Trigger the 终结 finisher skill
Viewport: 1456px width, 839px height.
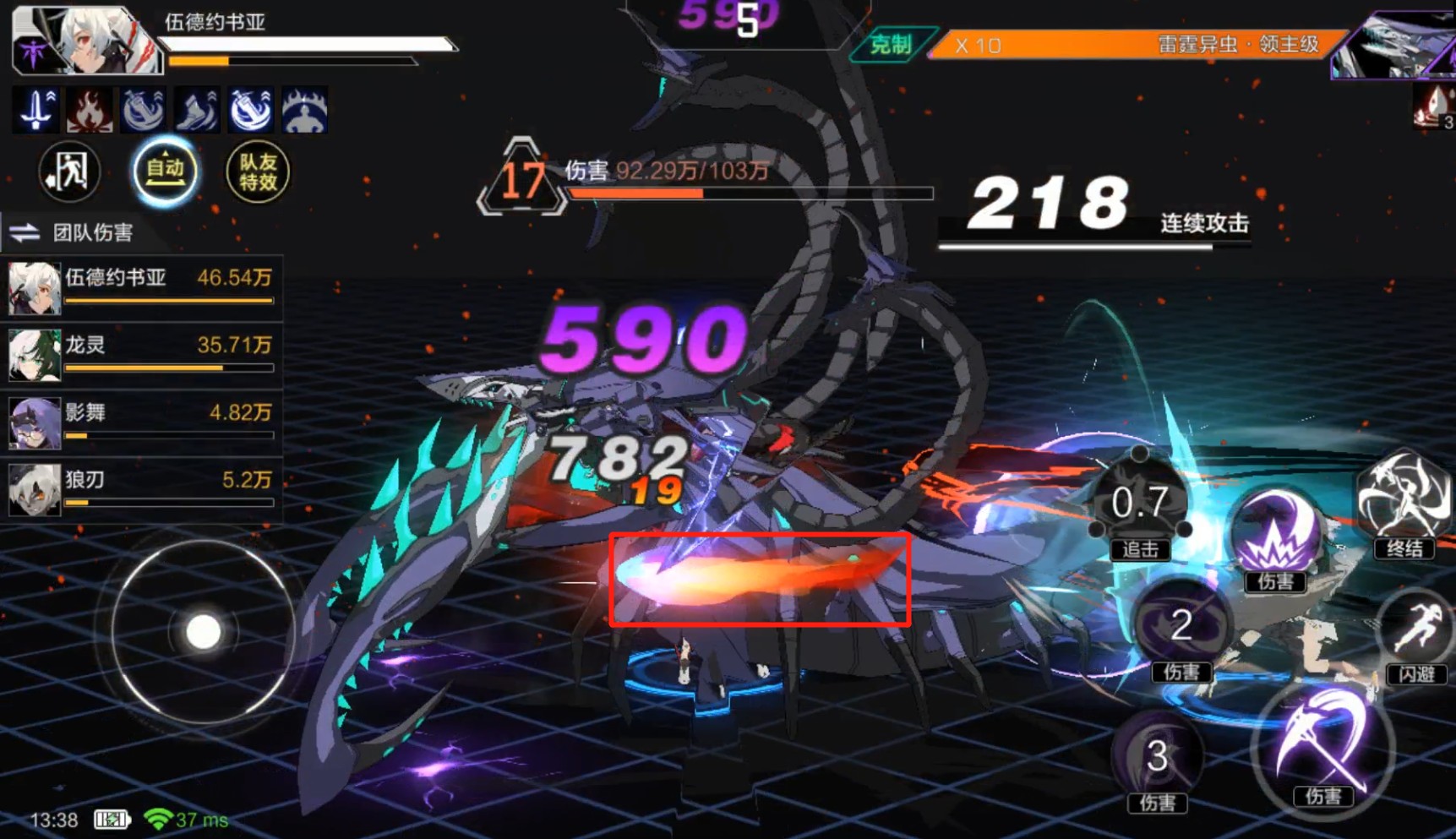pyautogui.click(x=1404, y=501)
